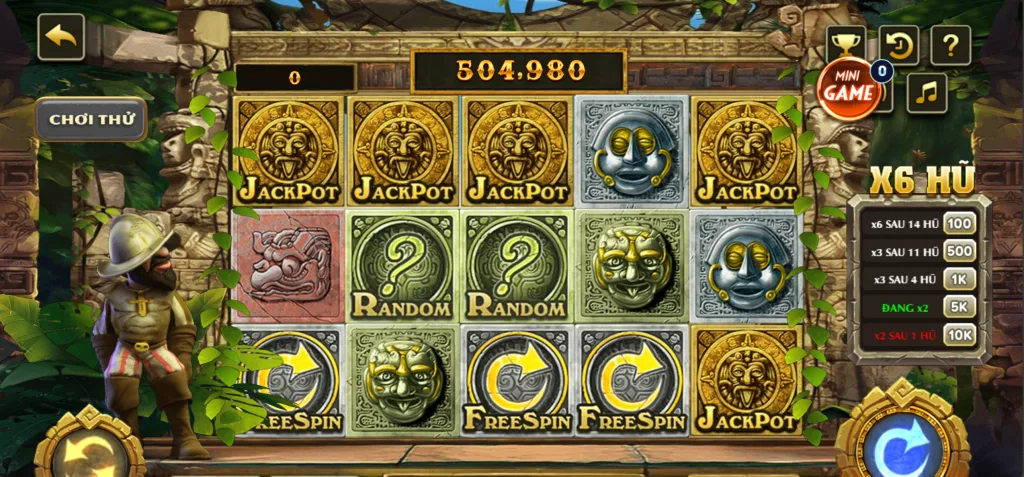
Task: Pick the 1K bet level
Action: tap(959, 279)
